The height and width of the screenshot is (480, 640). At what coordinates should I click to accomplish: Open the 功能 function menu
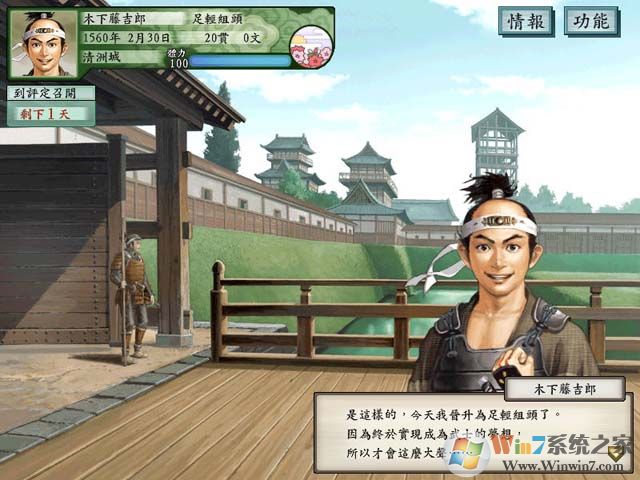[591, 21]
